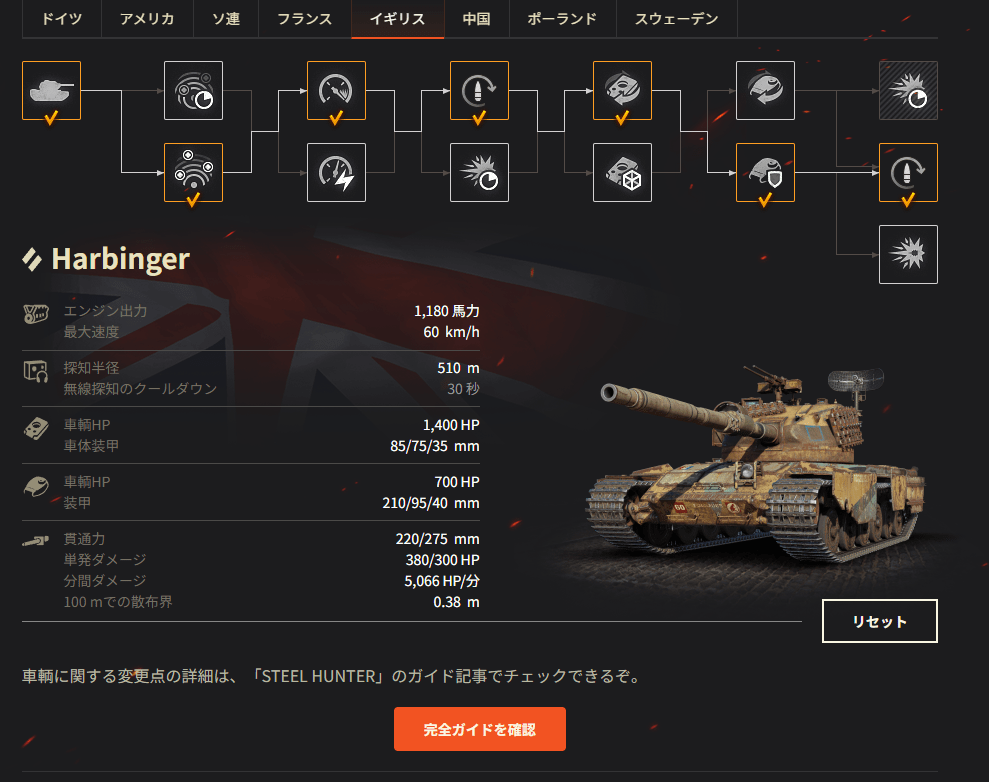Choose the turret with shield upgrade
Screen dimensions: 989x782
(765, 172)
